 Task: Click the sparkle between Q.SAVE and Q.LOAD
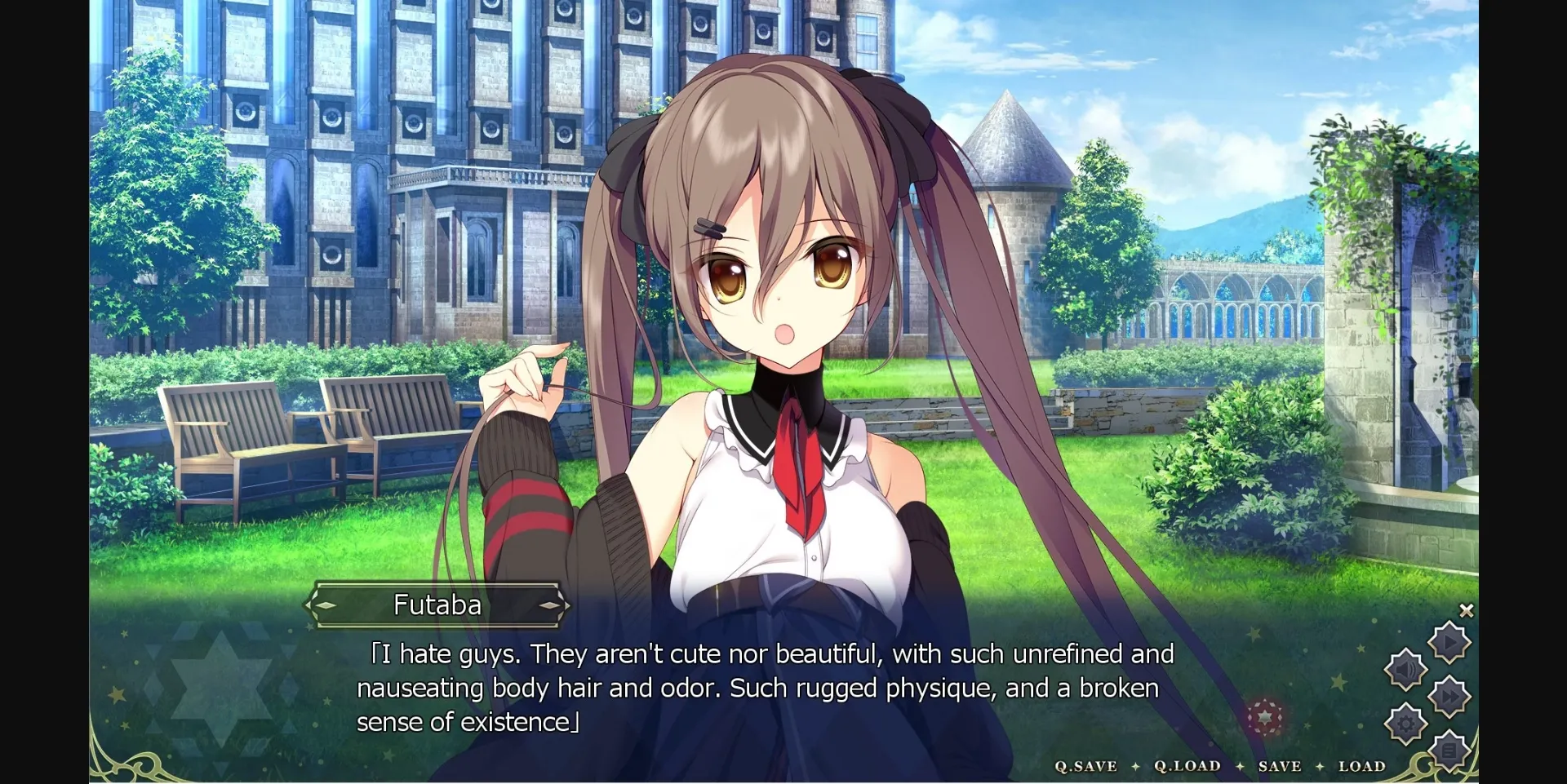coord(1135,766)
